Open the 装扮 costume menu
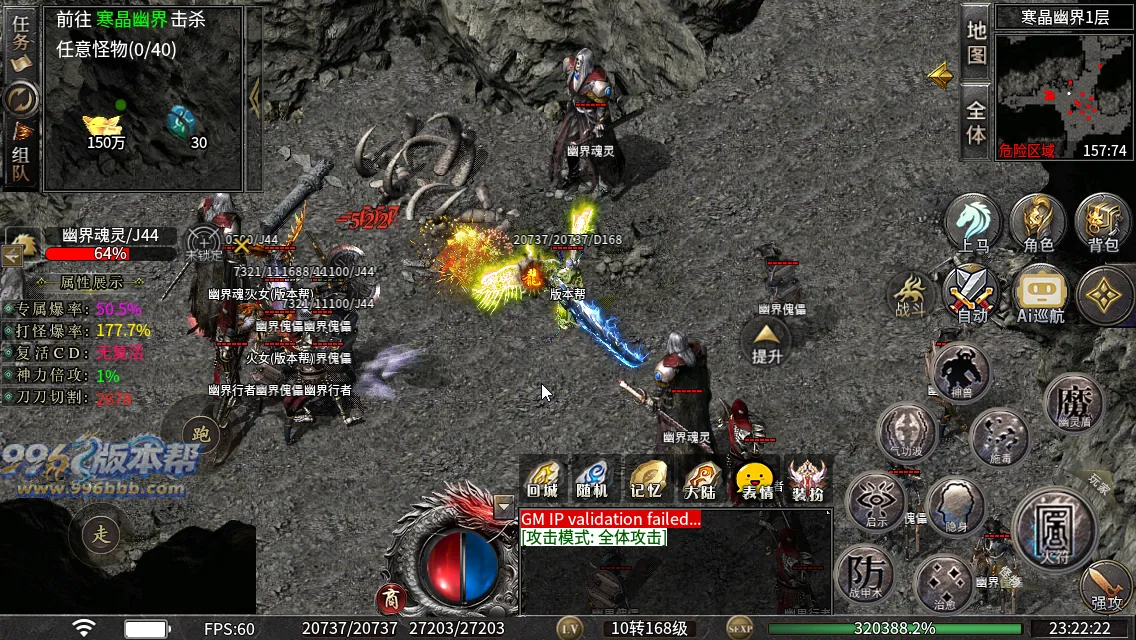Viewport: 1136px width, 640px height. click(807, 479)
